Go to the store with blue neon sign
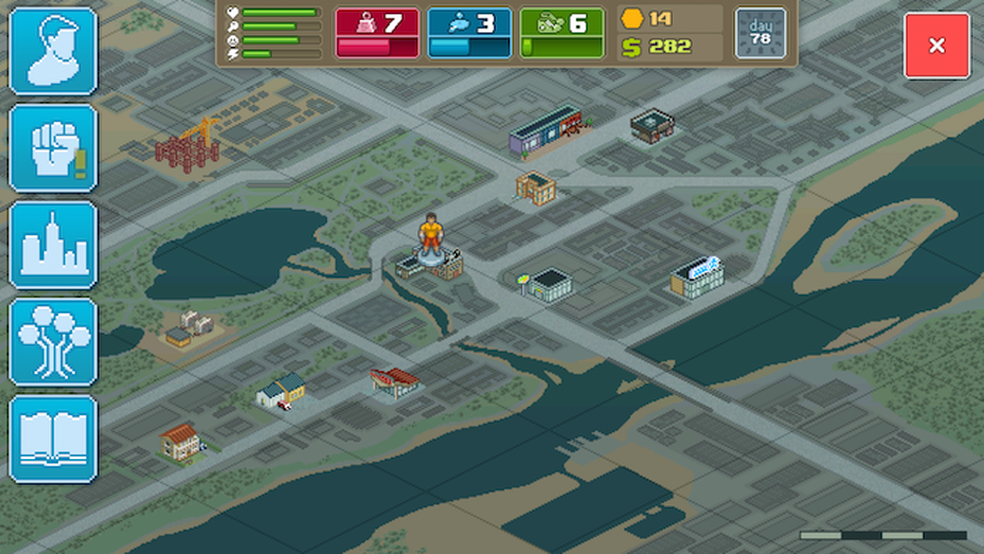984x554 pixels. pos(696,276)
